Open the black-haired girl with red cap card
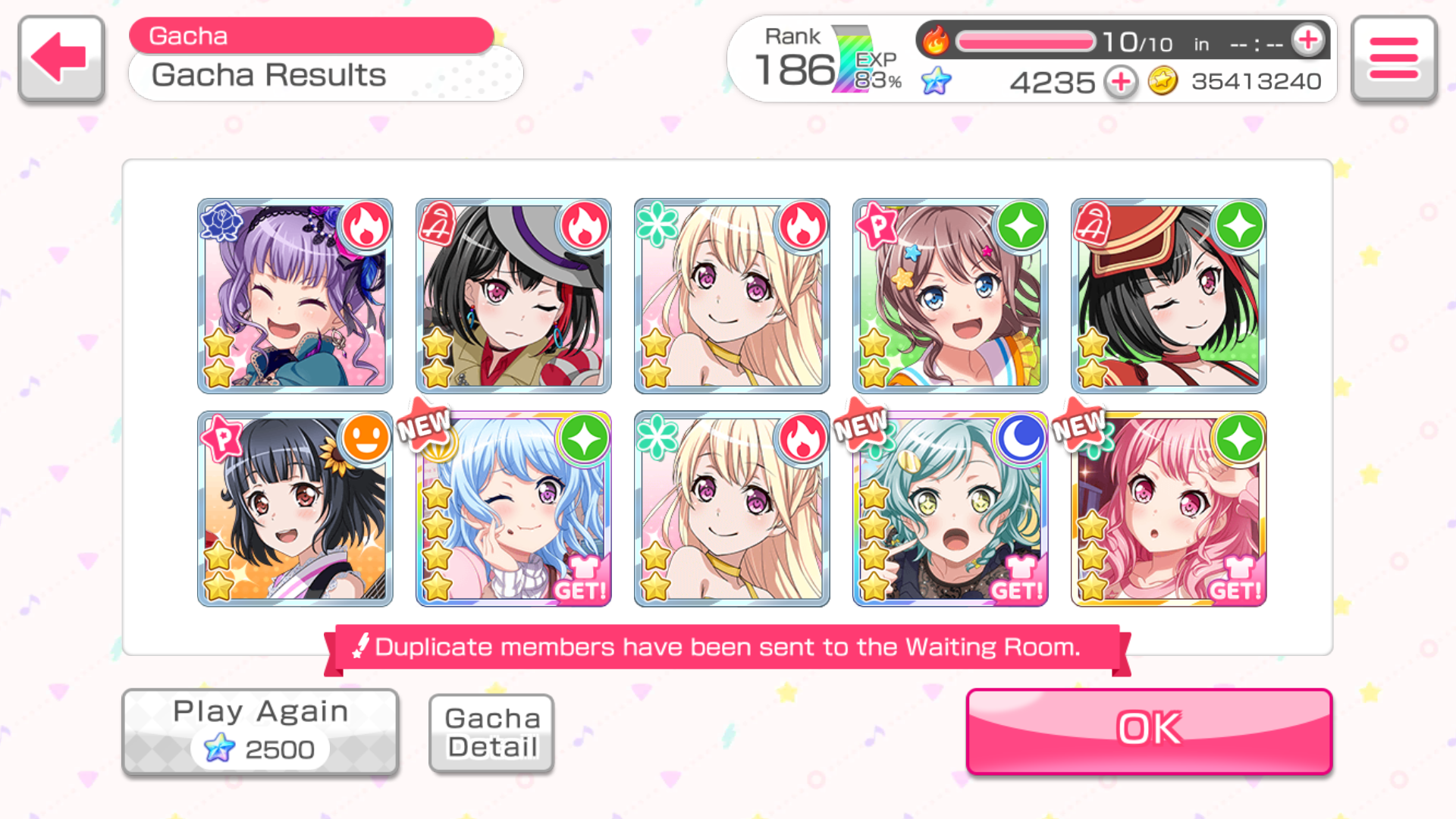The width and height of the screenshot is (1456, 819). 1169,296
